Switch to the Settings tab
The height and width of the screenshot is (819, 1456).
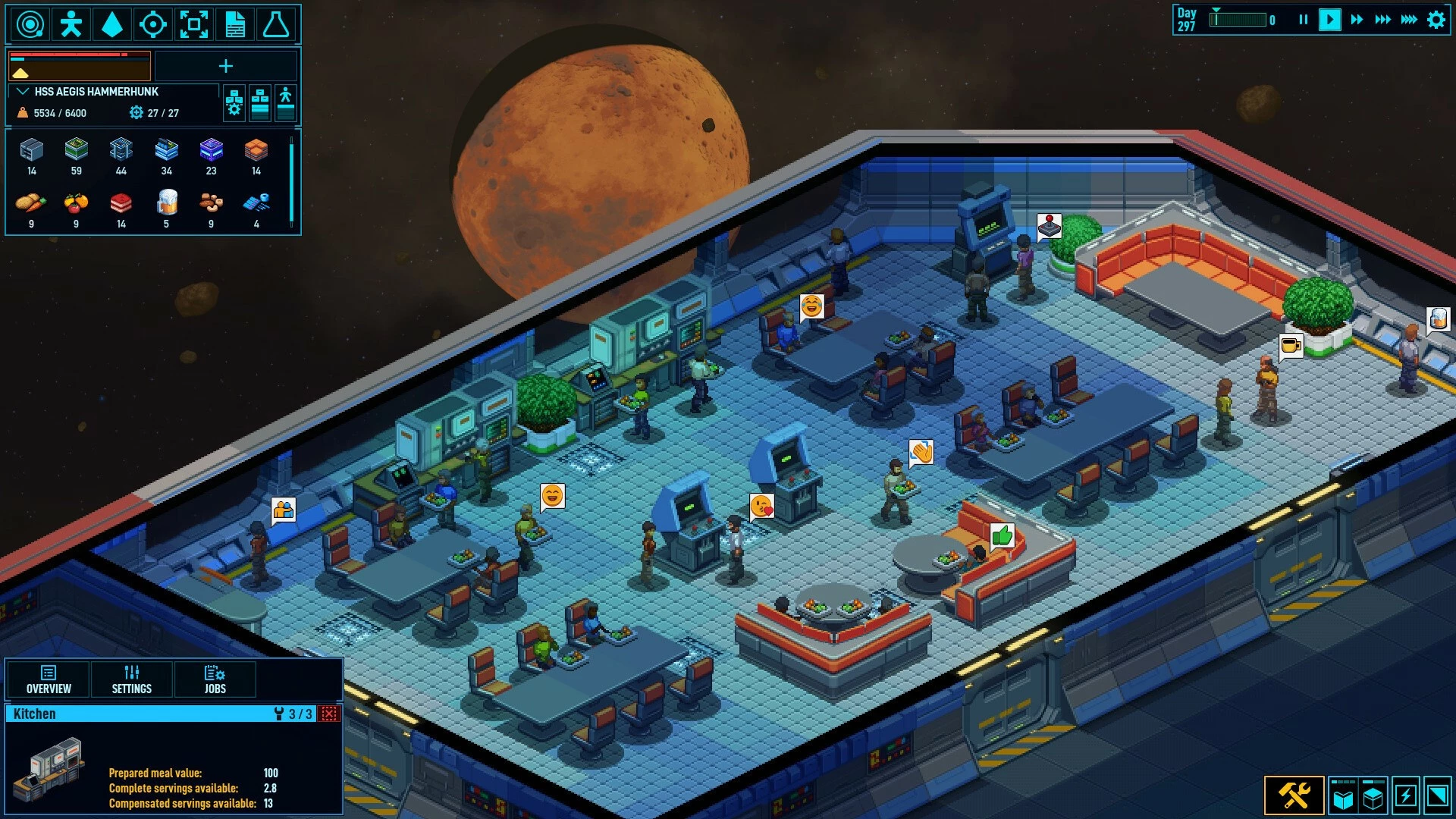132,679
